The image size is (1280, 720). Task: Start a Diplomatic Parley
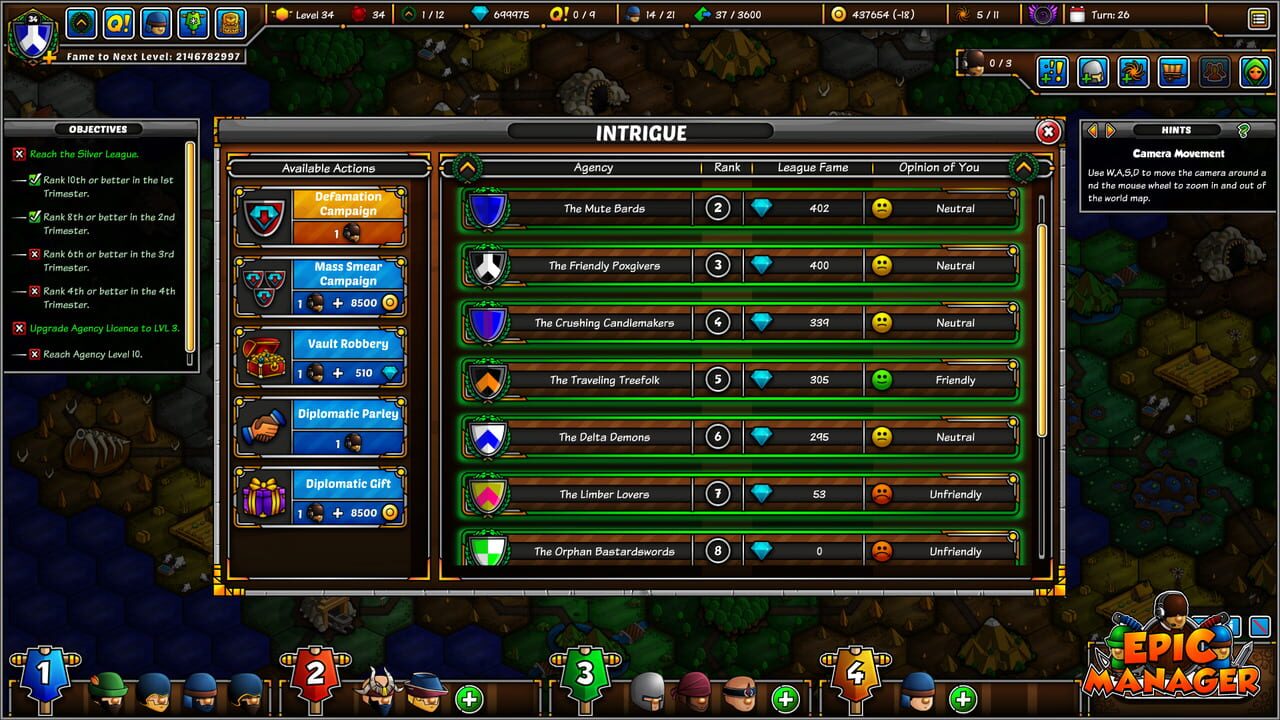click(347, 414)
